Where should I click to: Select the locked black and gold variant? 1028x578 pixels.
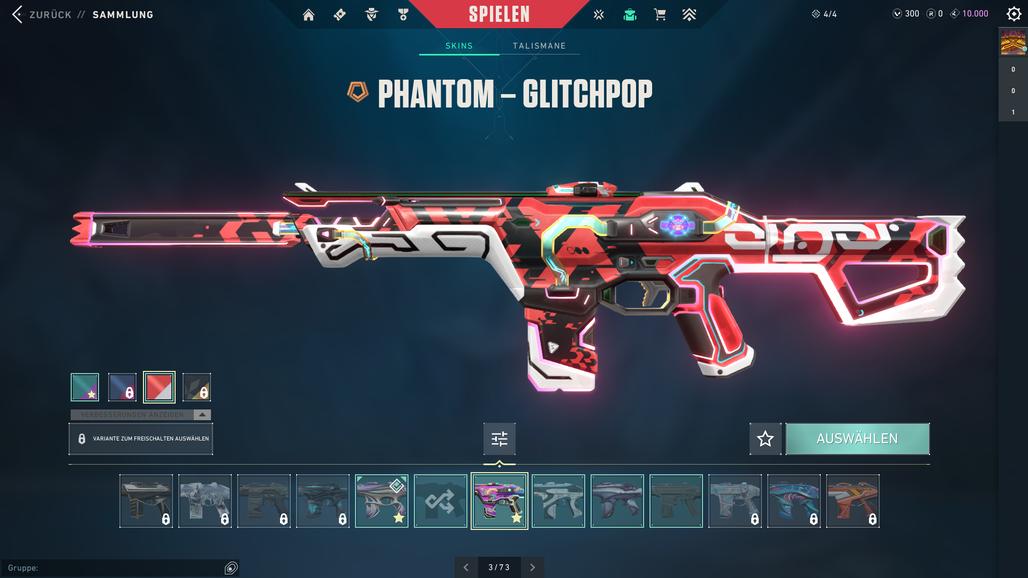coord(196,387)
